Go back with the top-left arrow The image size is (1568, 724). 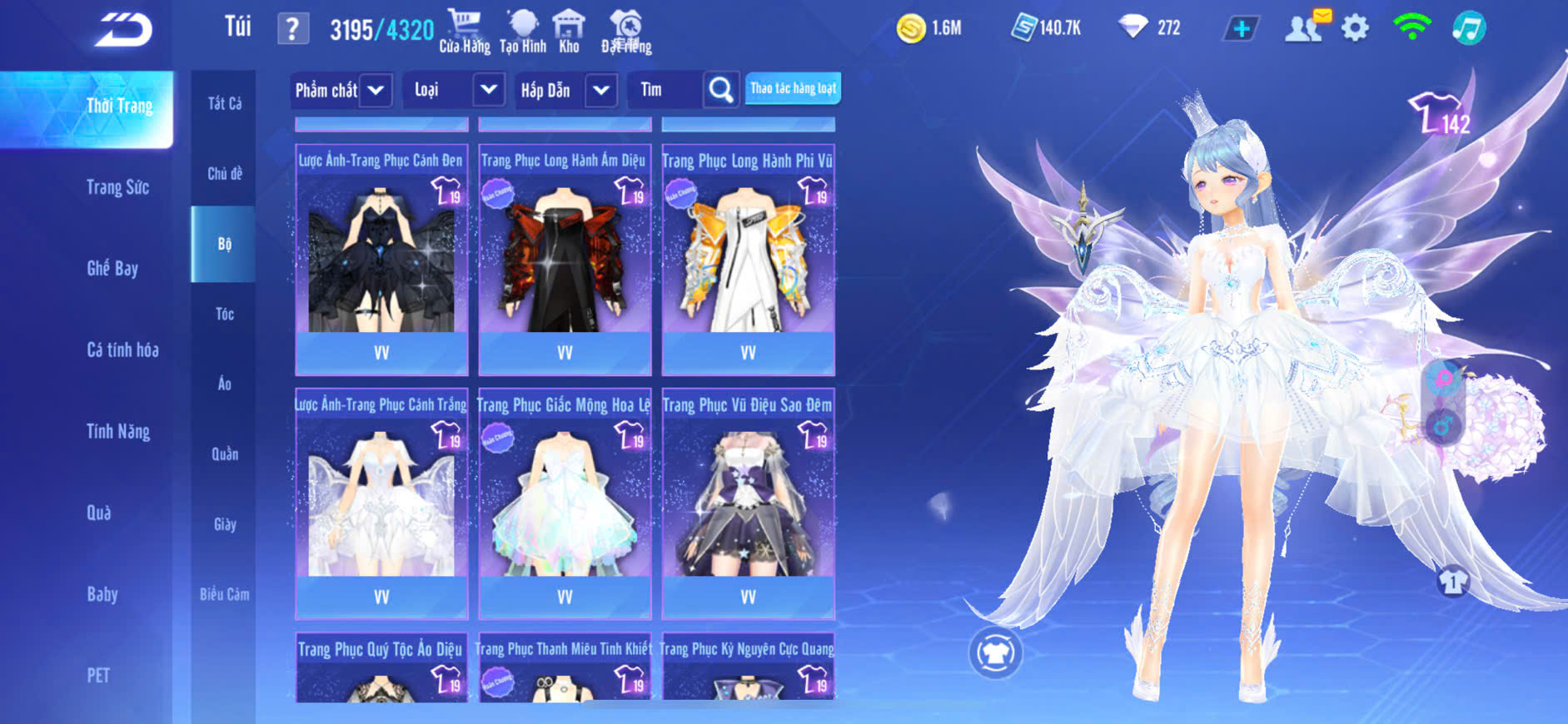(123, 30)
